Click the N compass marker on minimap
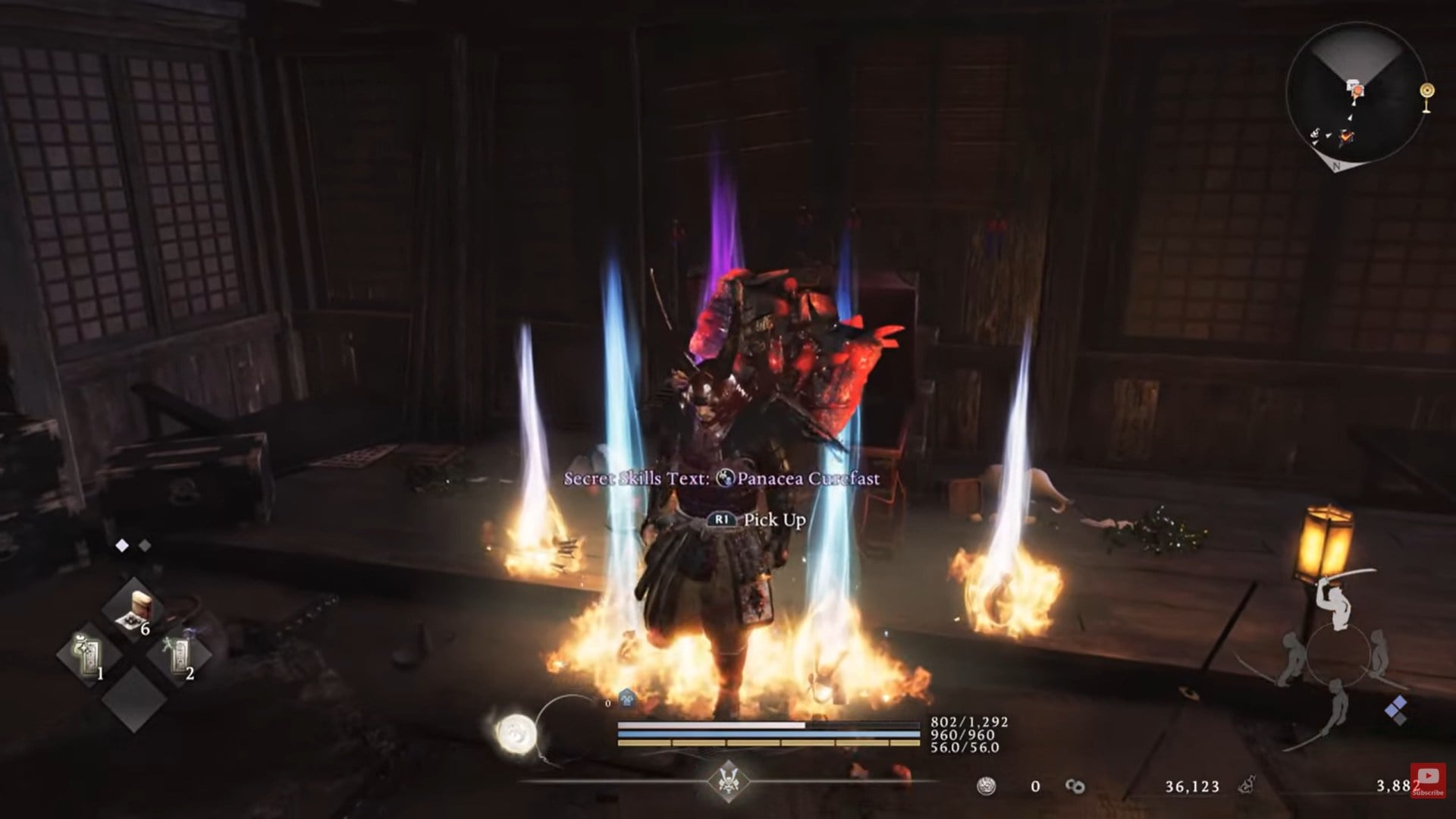This screenshot has height=819, width=1456. (1335, 166)
